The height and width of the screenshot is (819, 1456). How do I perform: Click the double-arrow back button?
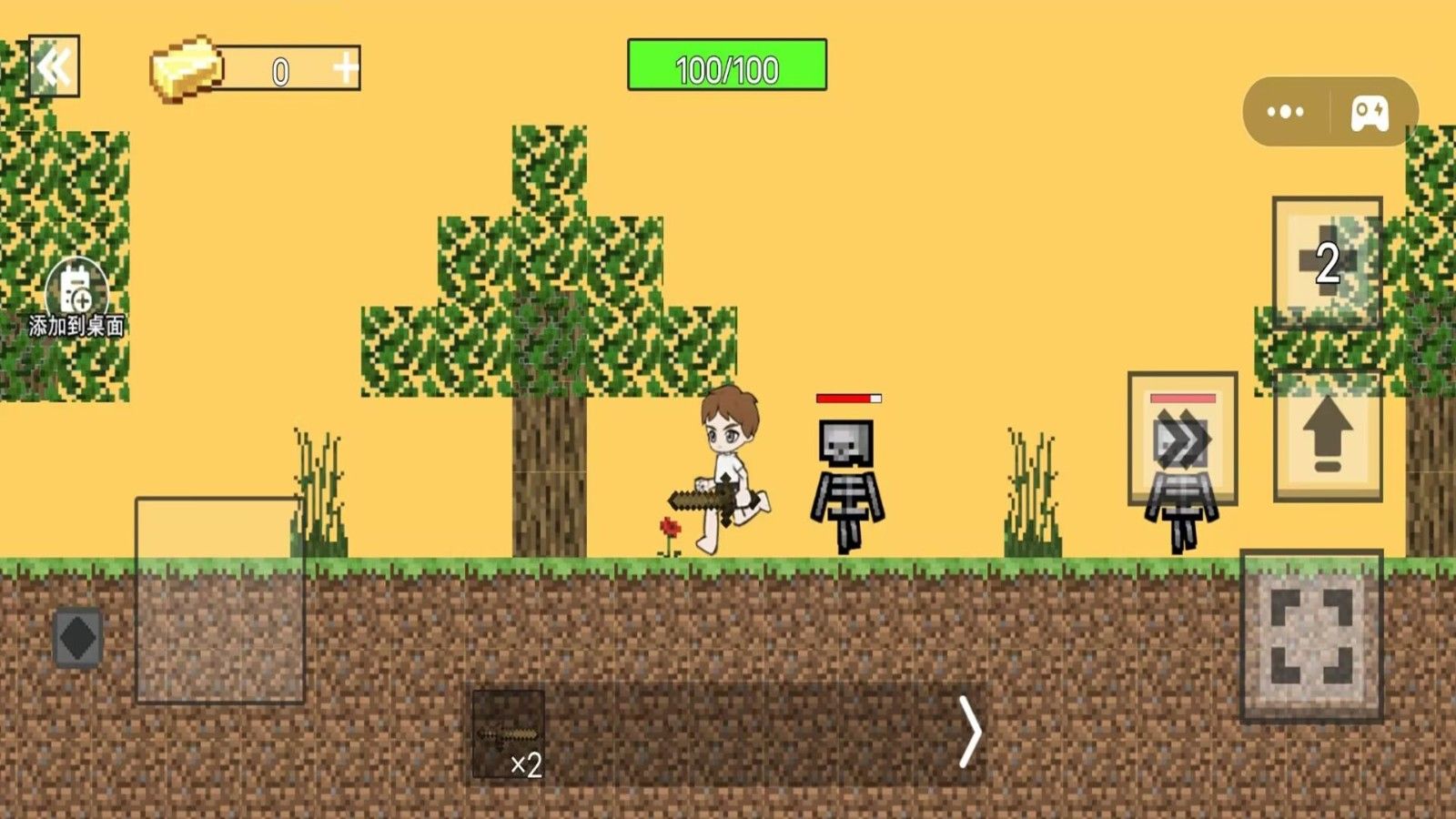tap(55, 66)
